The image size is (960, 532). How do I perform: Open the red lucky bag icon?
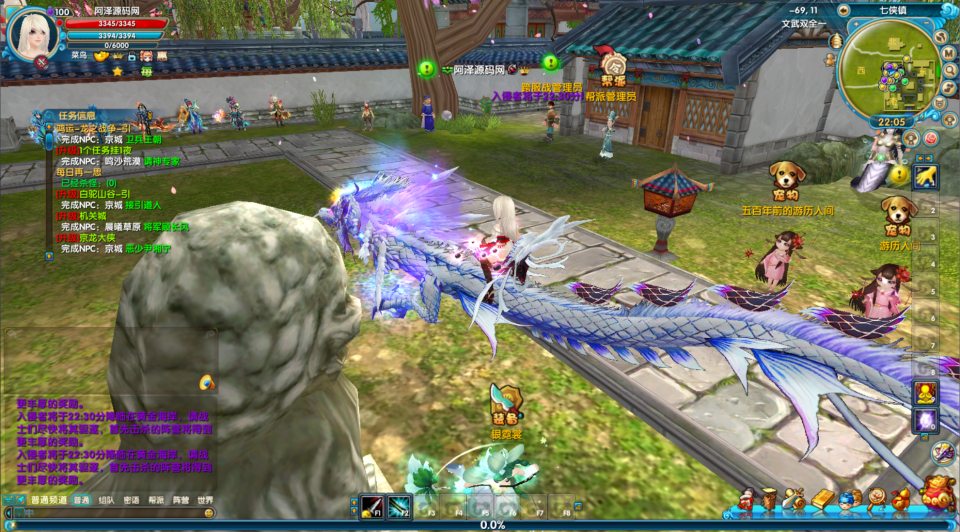coord(935,495)
